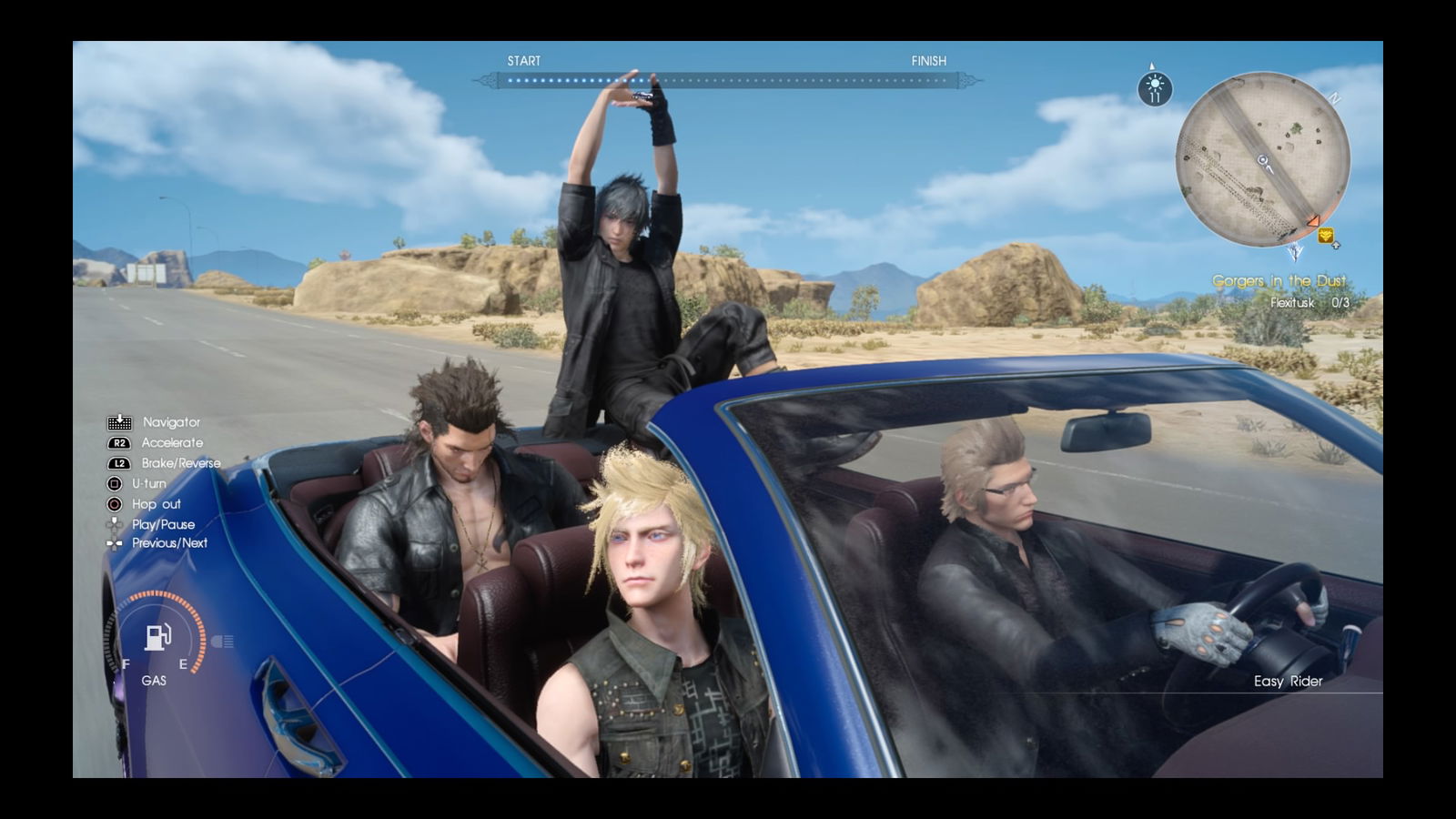Select the Gorgers in the Dust quest tracker
The height and width of the screenshot is (819, 1456).
pos(1278,281)
